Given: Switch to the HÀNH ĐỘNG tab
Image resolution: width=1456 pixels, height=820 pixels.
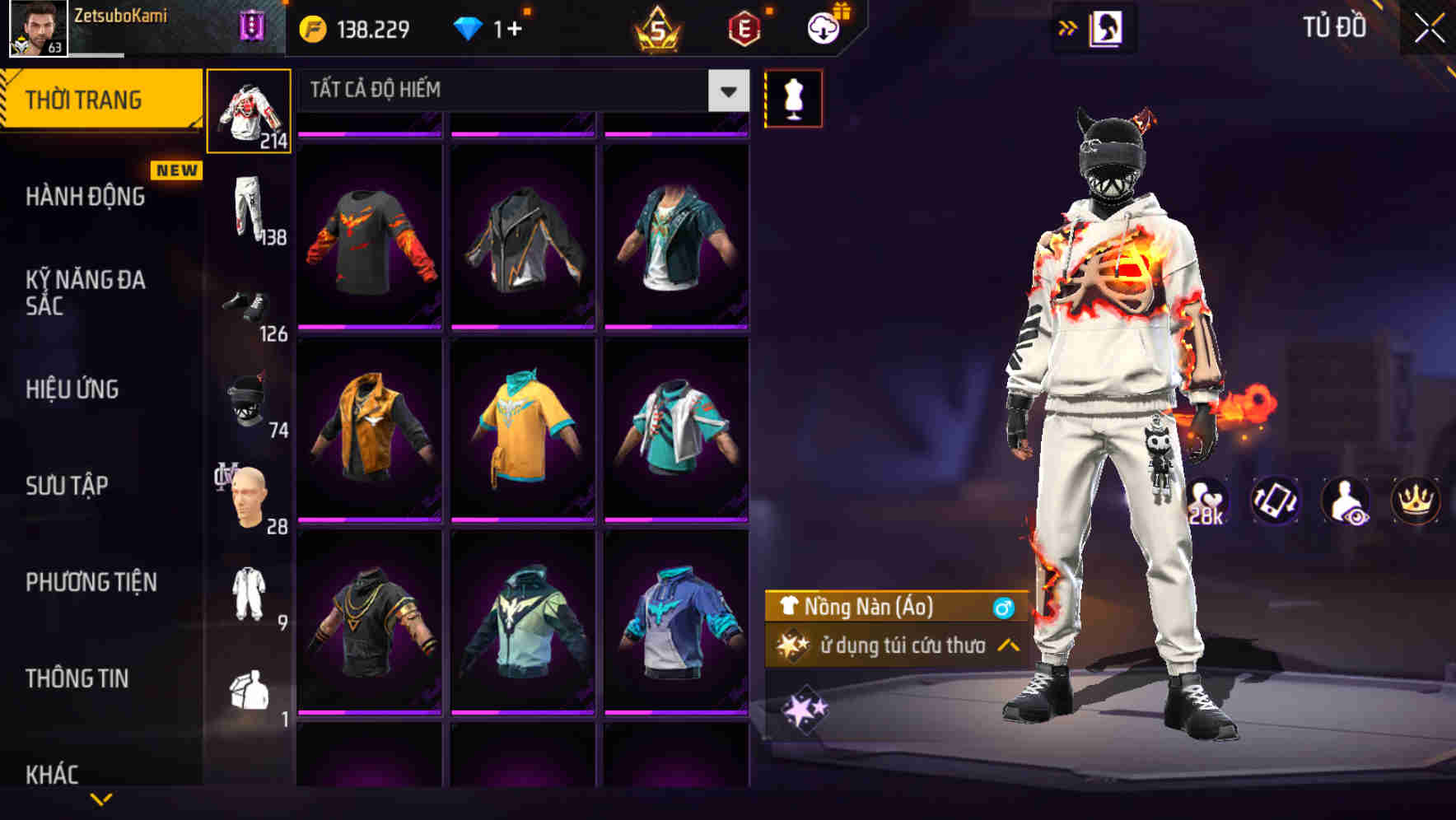Looking at the screenshot, I should pyautogui.click(x=82, y=198).
